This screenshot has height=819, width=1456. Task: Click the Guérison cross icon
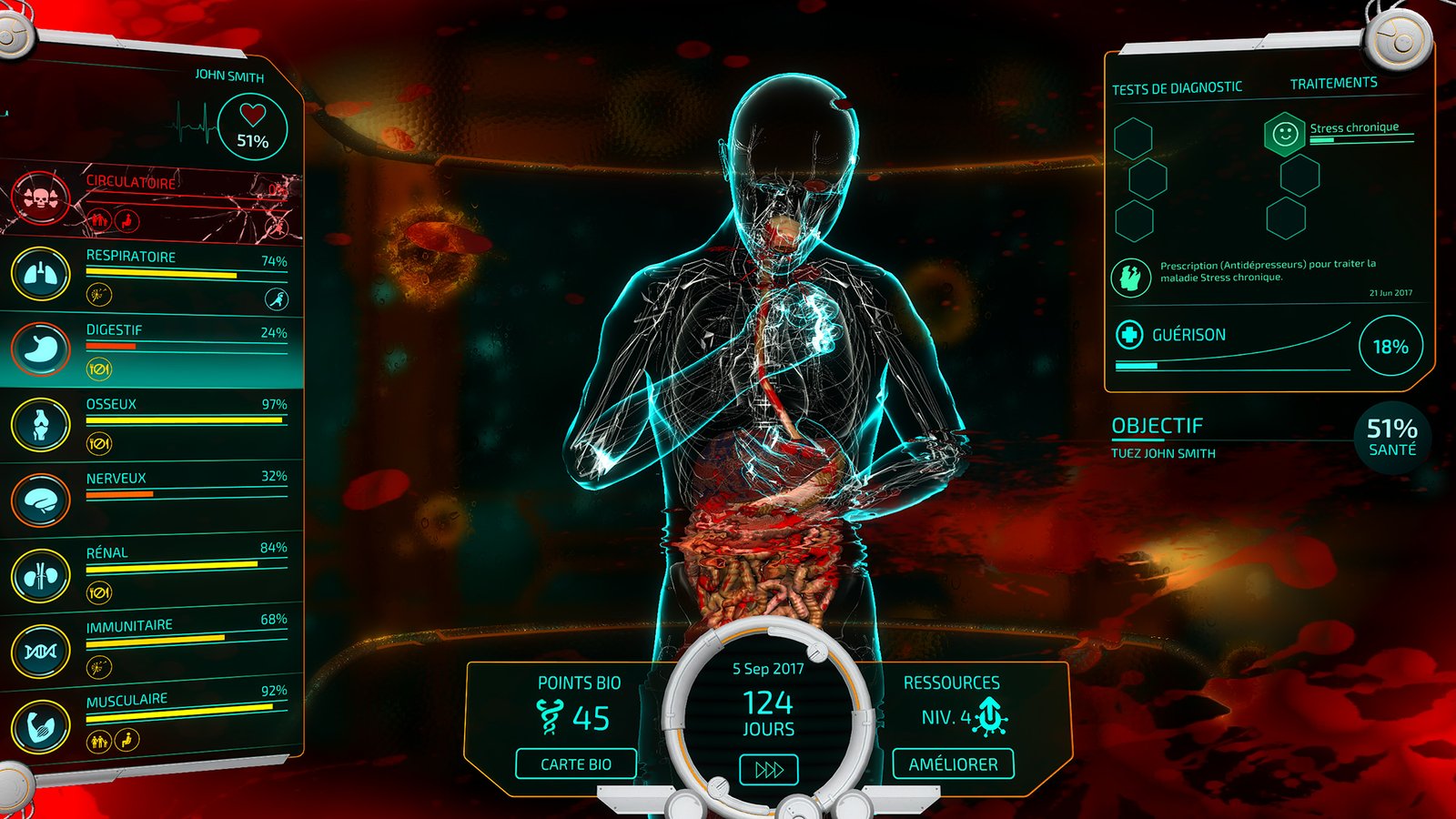pos(1129,335)
